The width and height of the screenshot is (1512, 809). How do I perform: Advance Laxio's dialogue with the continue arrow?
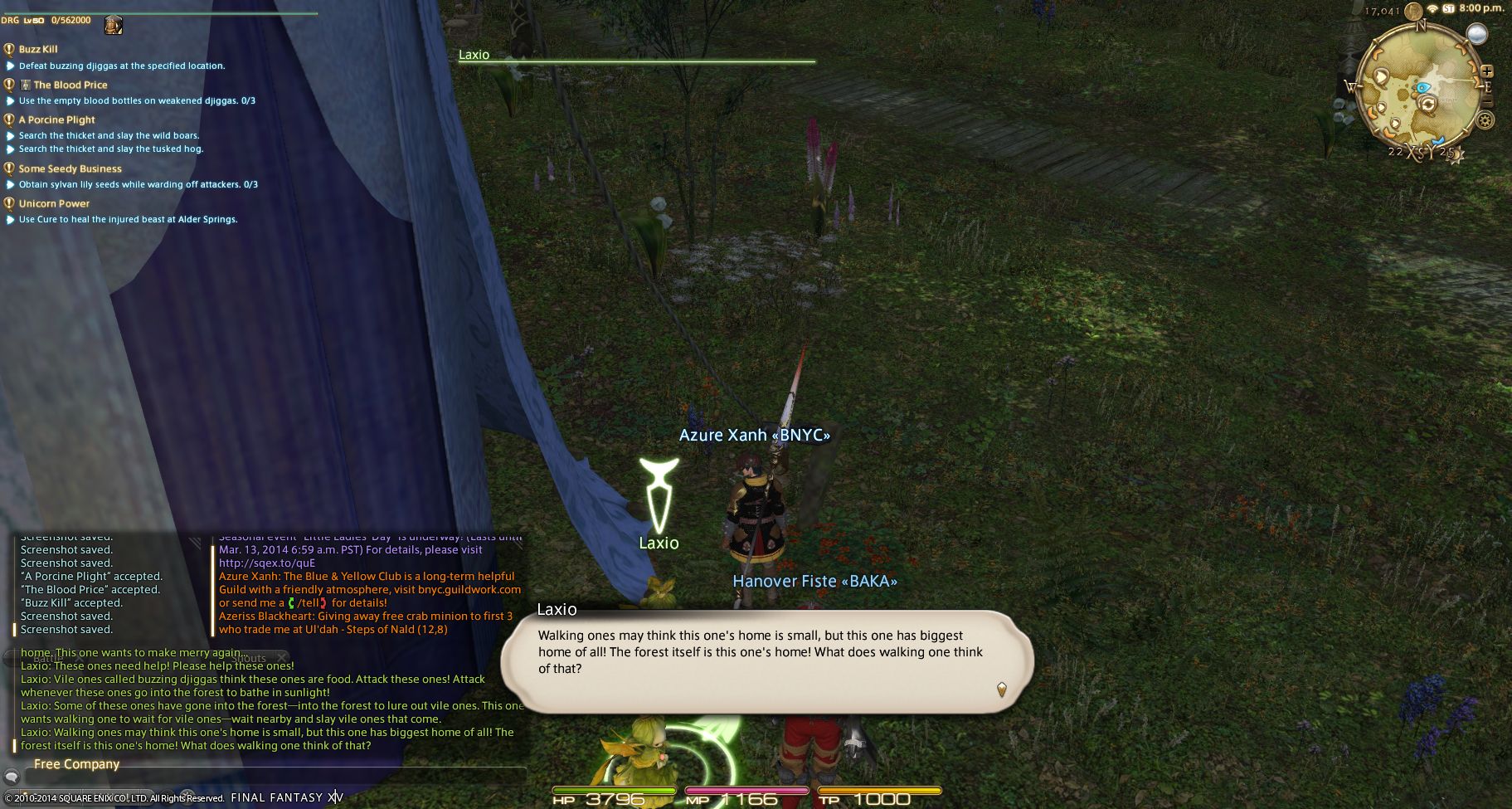1001,689
